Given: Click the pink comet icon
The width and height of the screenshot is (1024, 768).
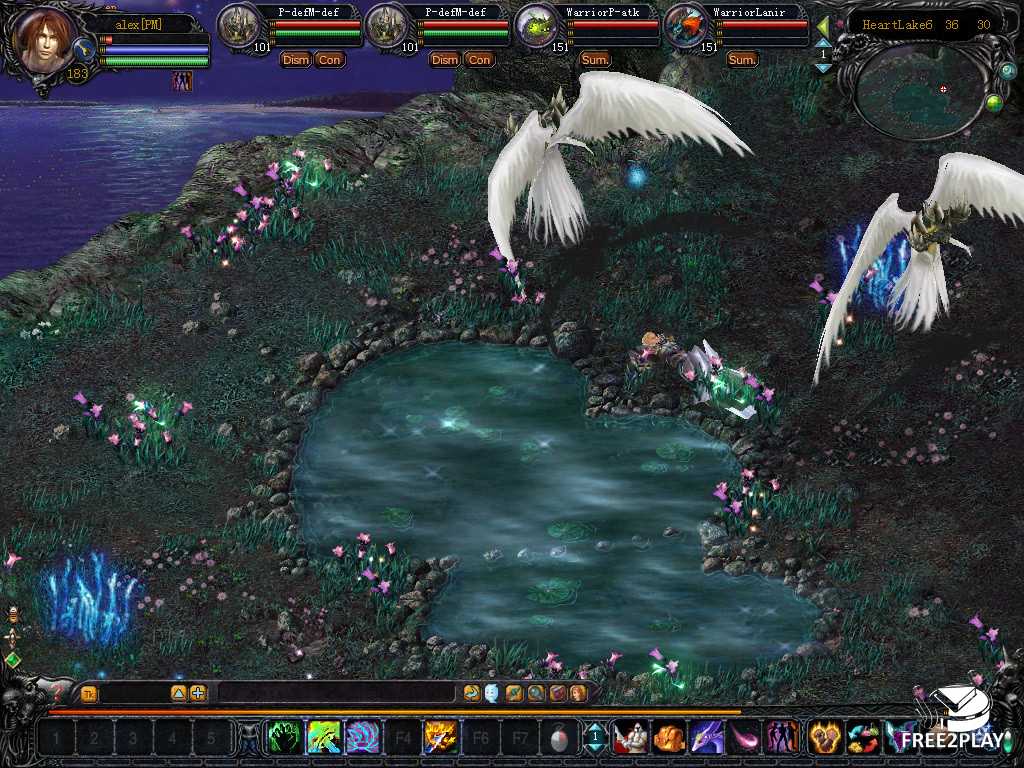Looking at the screenshot, I should pos(745,738).
